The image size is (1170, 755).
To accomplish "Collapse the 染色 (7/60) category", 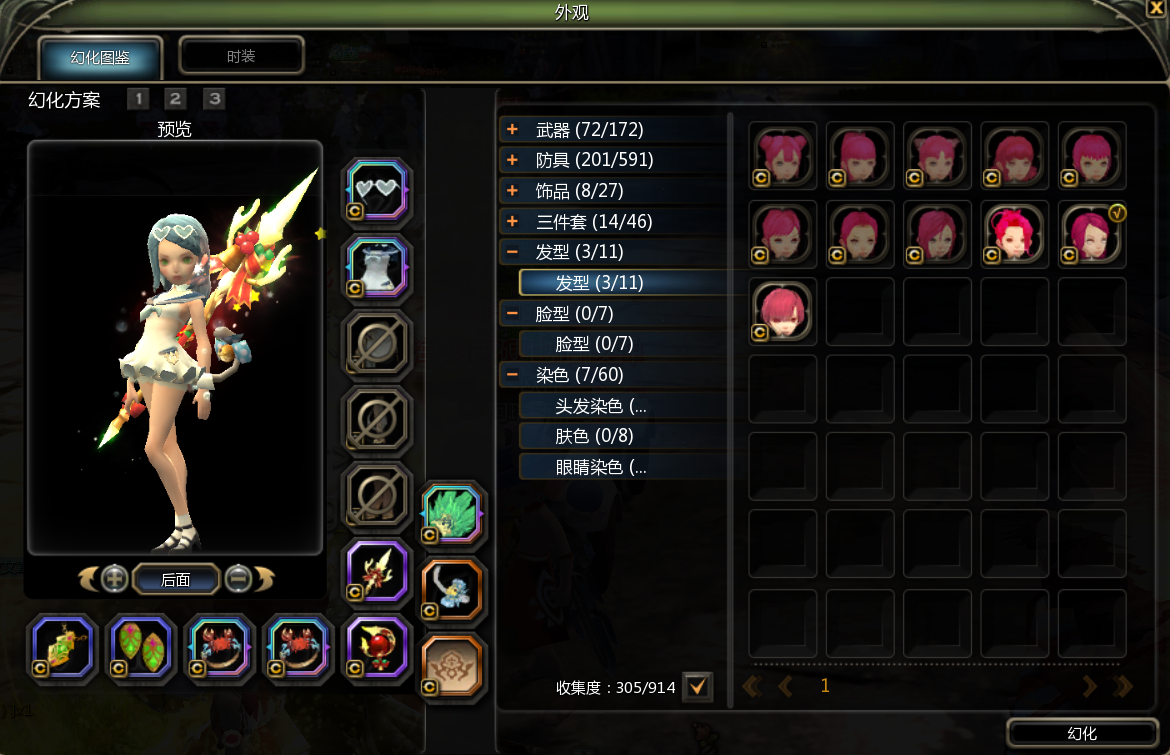I will (x=513, y=375).
